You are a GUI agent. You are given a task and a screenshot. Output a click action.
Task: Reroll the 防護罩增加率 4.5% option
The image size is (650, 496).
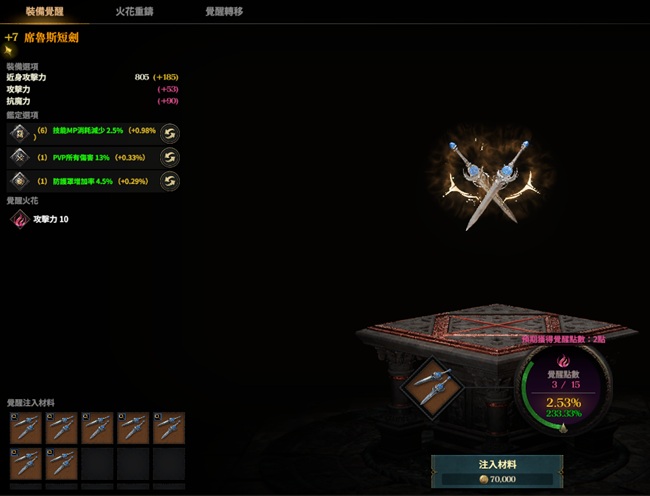[170, 181]
